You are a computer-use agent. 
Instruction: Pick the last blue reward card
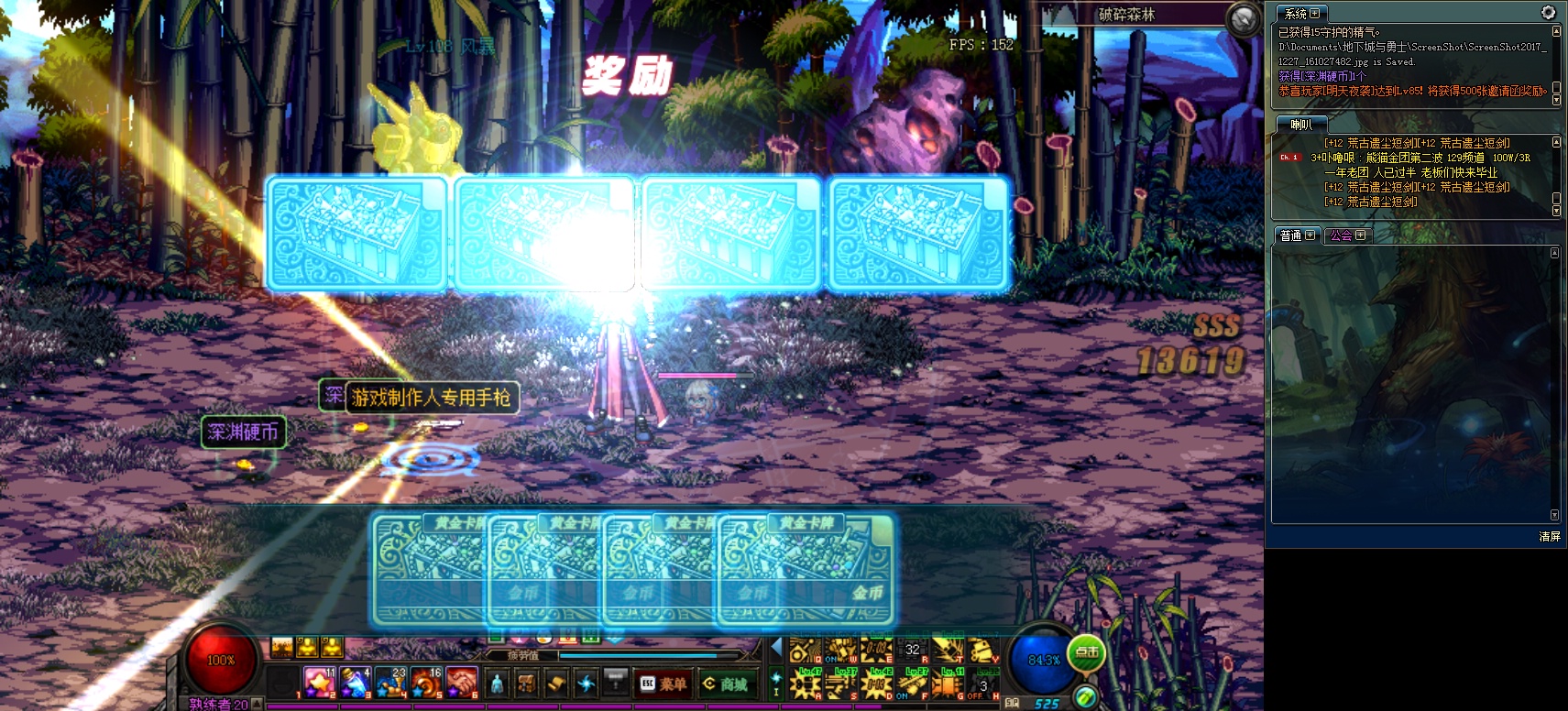pos(917,235)
